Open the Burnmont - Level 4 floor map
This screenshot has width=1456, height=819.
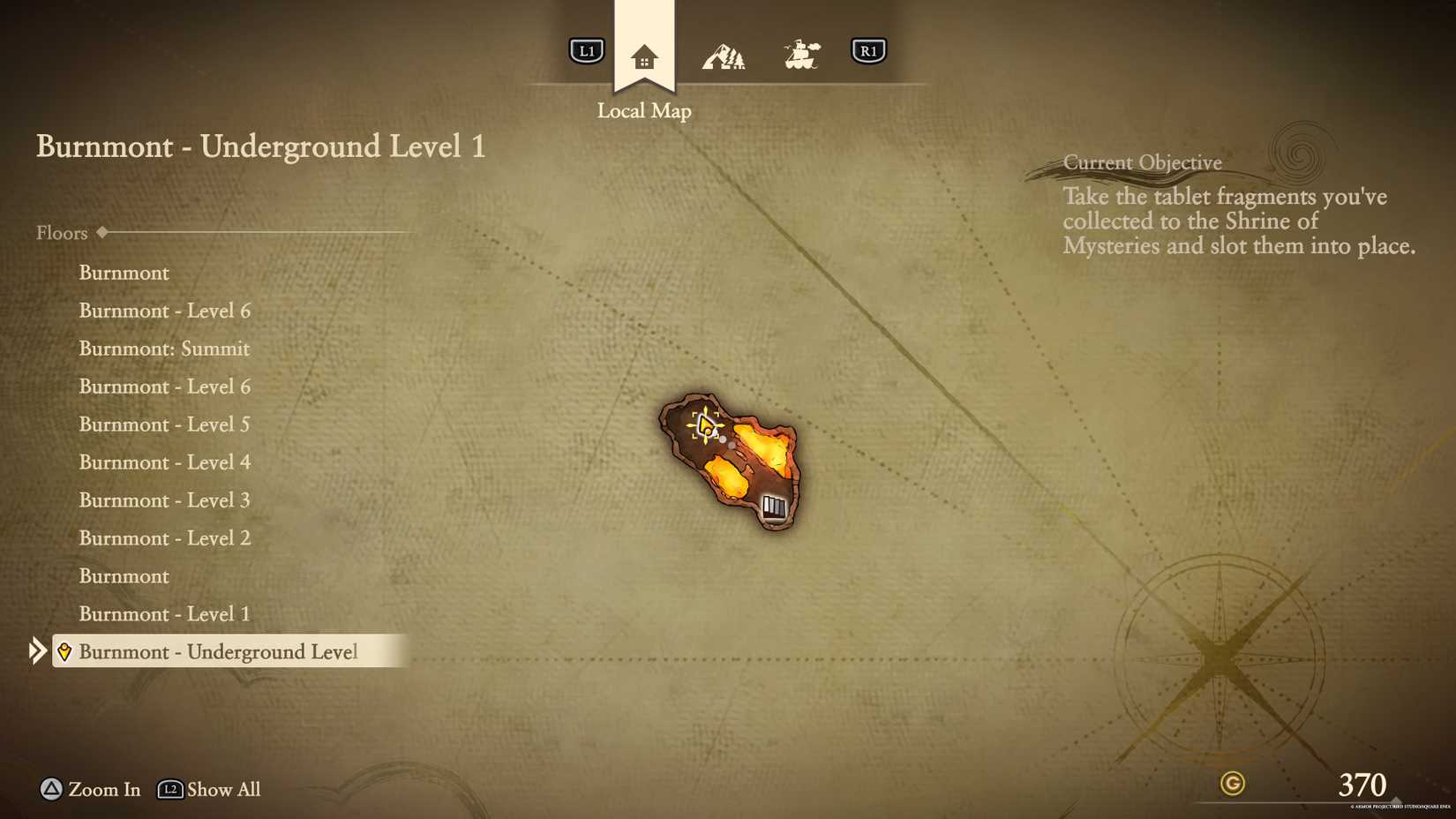click(x=164, y=462)
